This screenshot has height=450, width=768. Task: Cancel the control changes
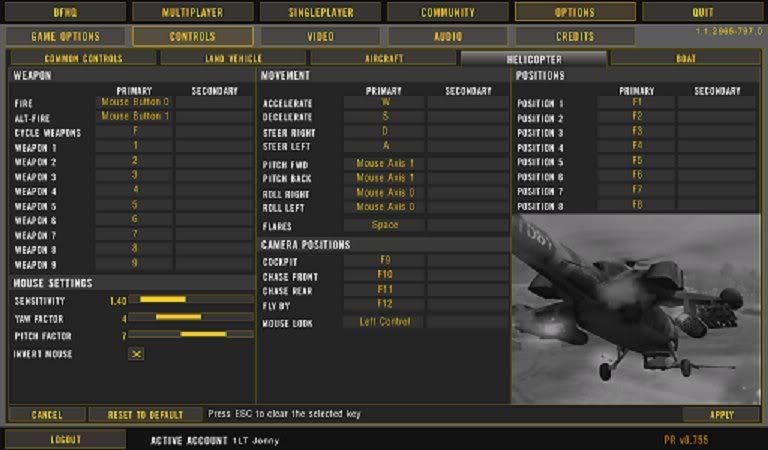click(46, 414)
